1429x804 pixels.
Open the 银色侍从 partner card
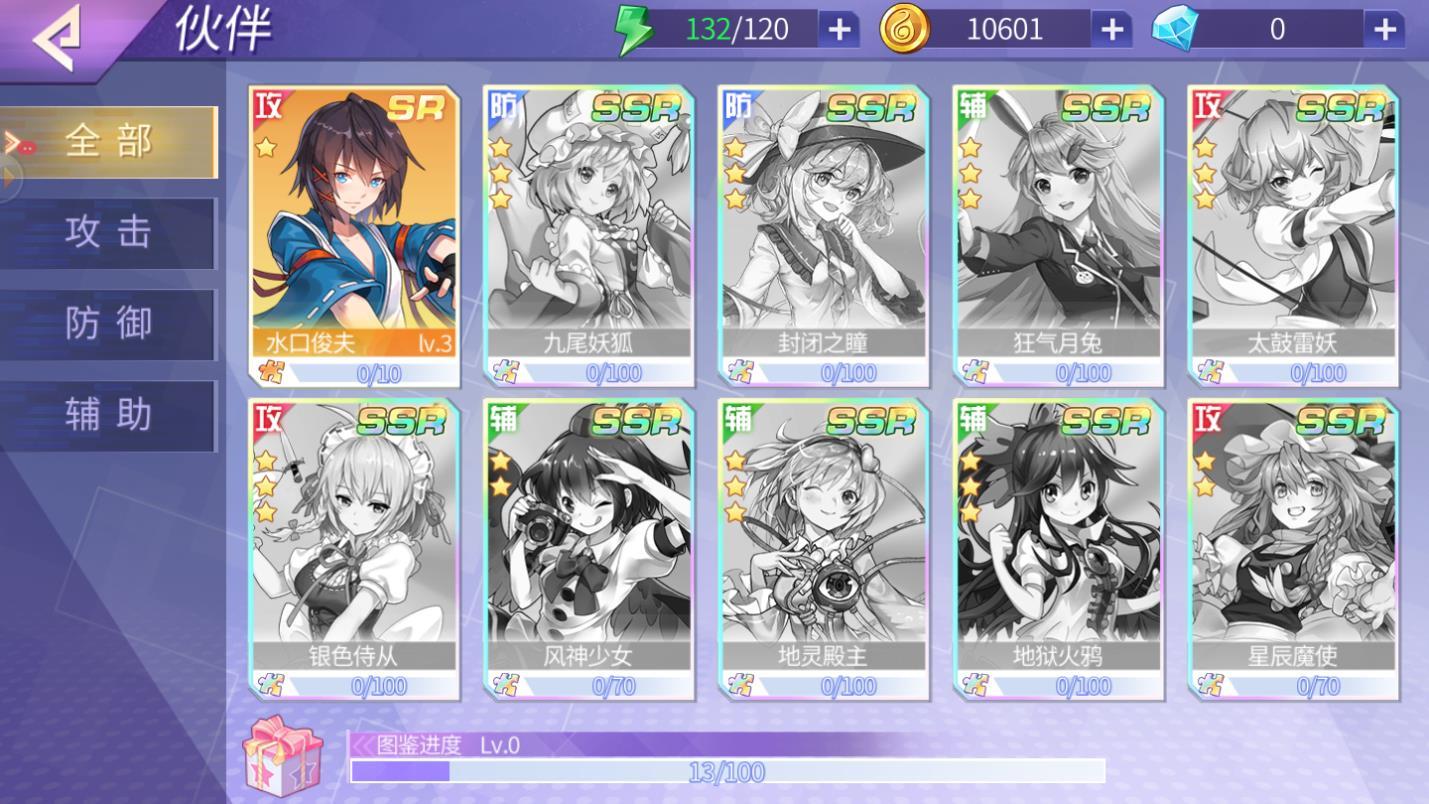pos(355,548)
